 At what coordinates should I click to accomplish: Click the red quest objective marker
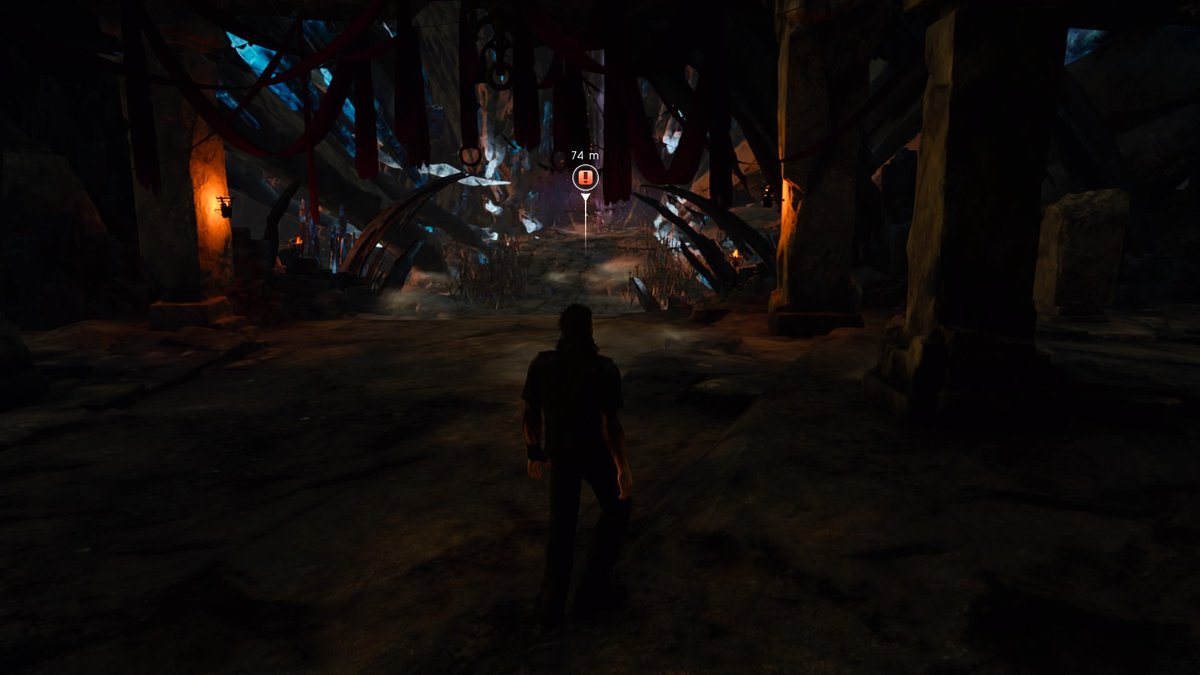point(585,178)
